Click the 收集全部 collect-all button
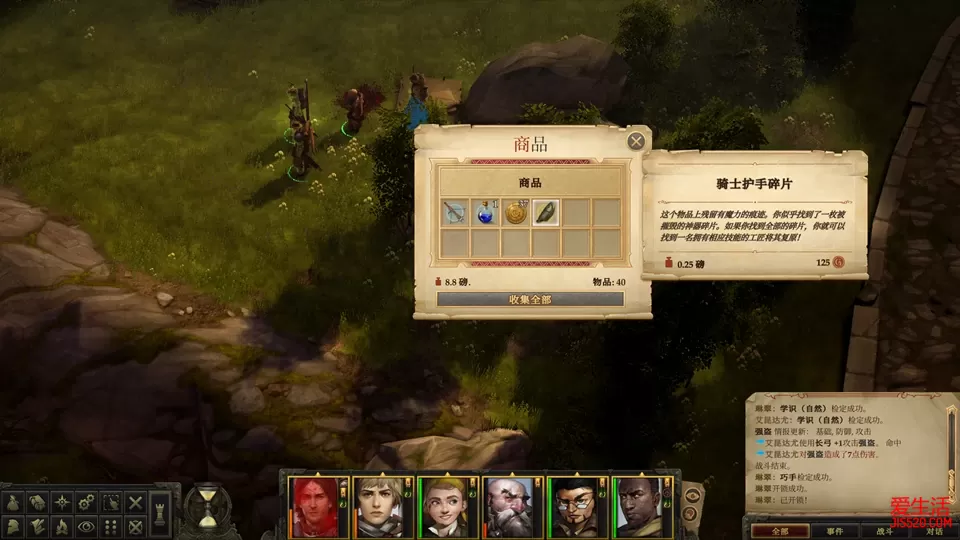Viewport: 960px width, 540px height. pos(530,299)
